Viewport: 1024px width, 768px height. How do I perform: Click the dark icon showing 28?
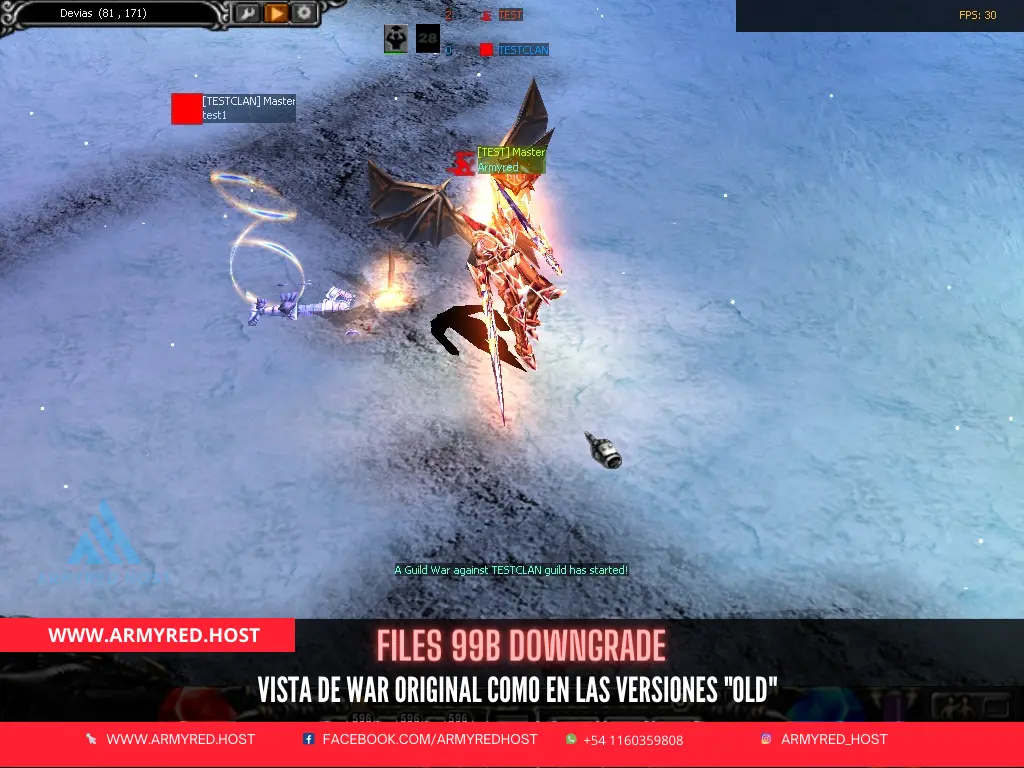click(x=428, y=39)
